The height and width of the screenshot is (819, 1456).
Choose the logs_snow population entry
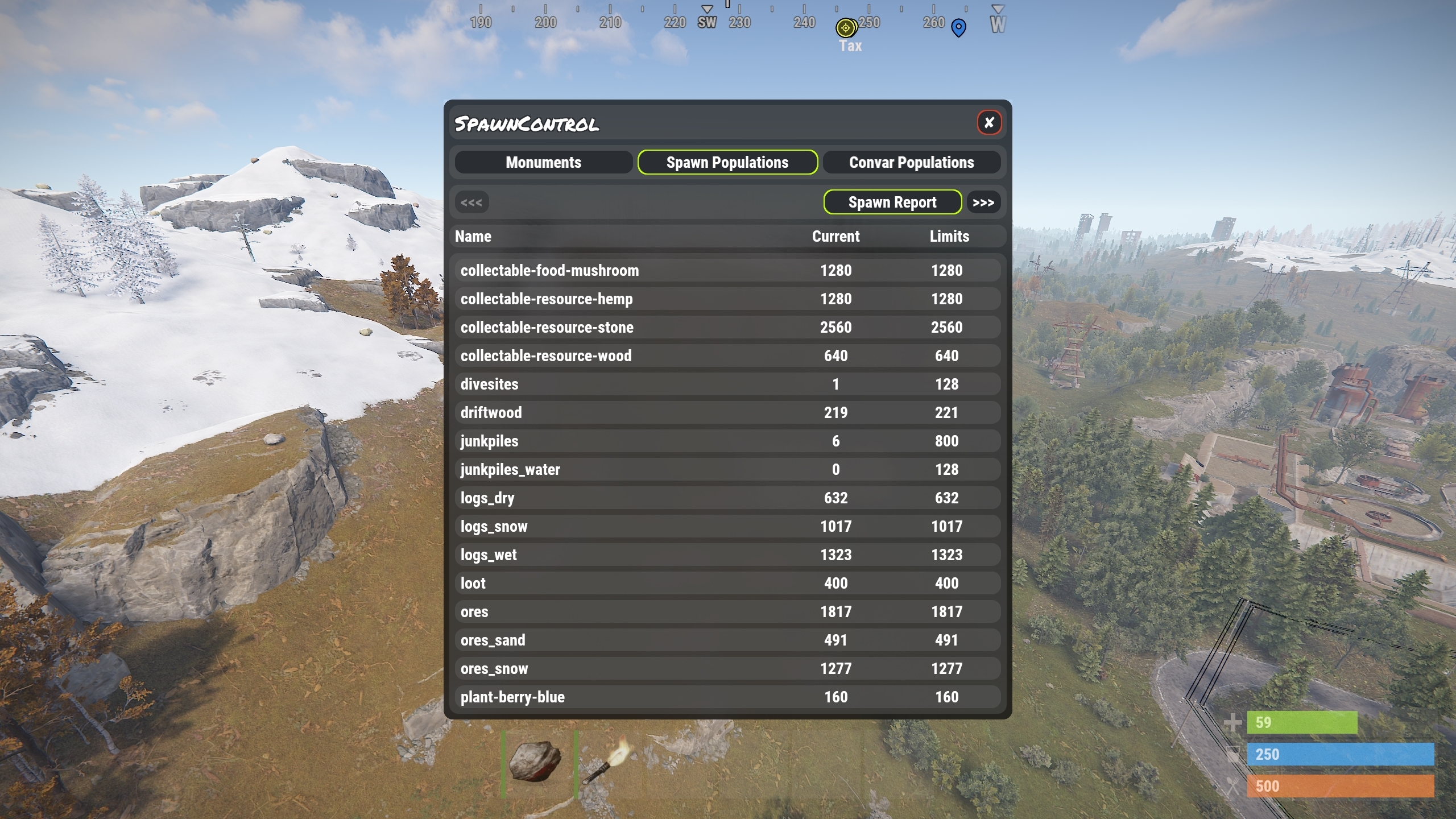pos(727,527)
